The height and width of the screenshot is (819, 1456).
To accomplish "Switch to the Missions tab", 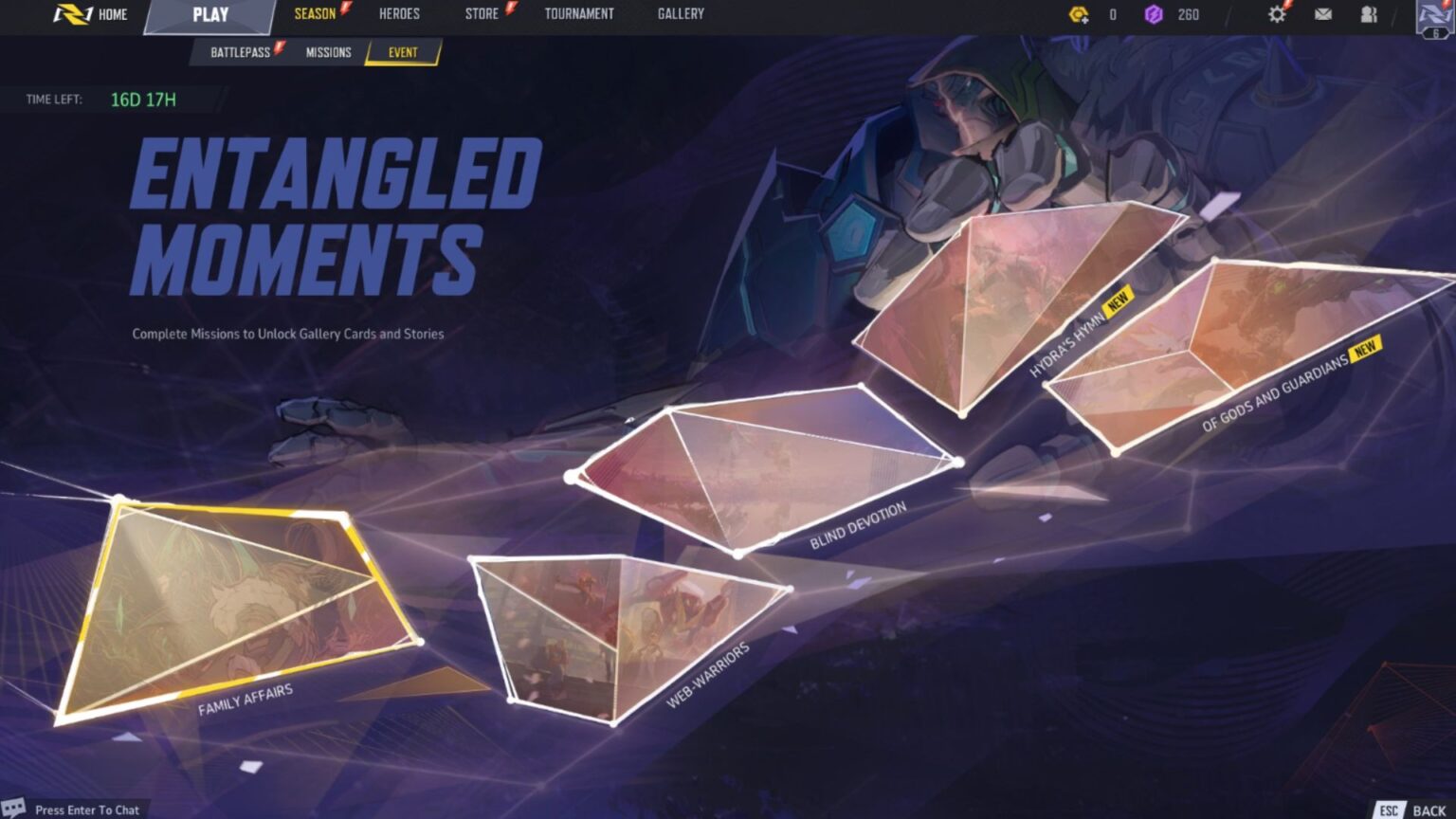I will (x=329, y=53).
